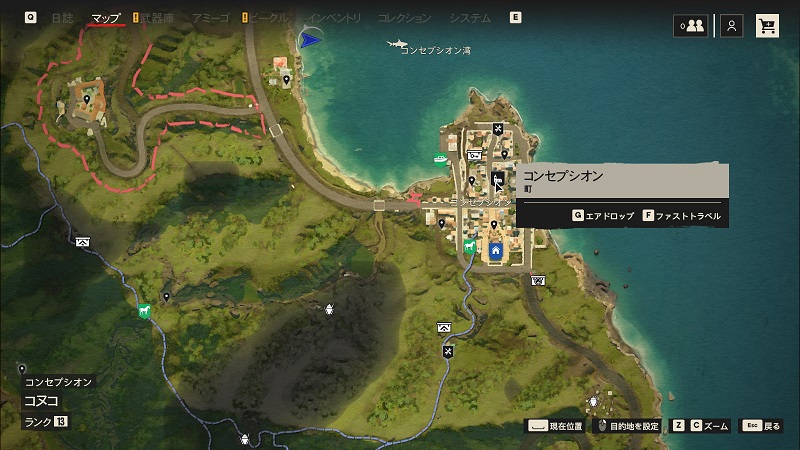Open the shopping cart store
The height and width of the screenshot is (450, 800).
coord(768,26)
